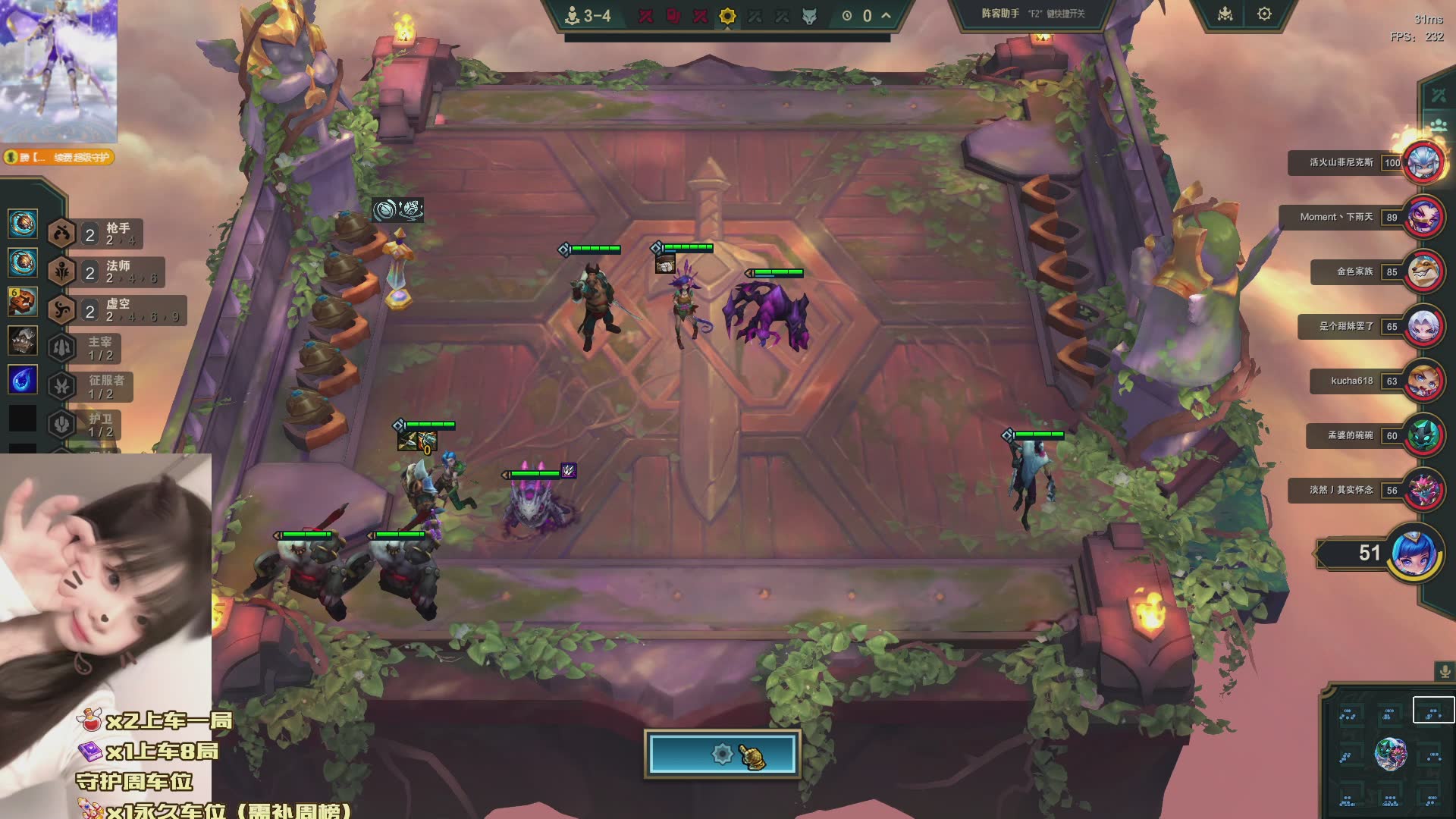Click the minimap's center arena
The height and width of the screenshot is (819, 1456).
[1390, 755]
